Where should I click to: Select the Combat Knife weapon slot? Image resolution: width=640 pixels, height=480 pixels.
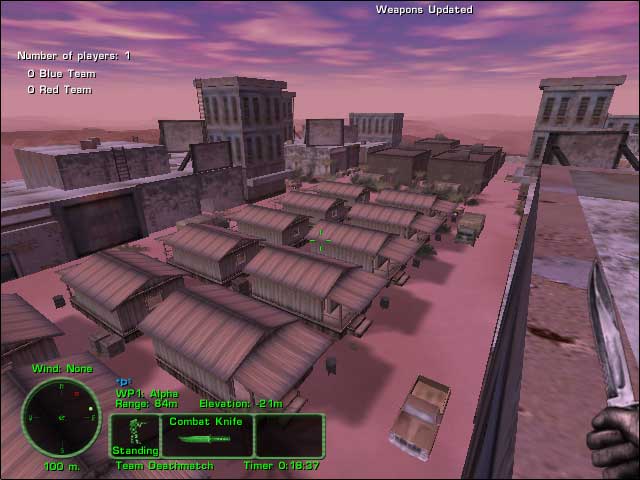tap(203, 436)
